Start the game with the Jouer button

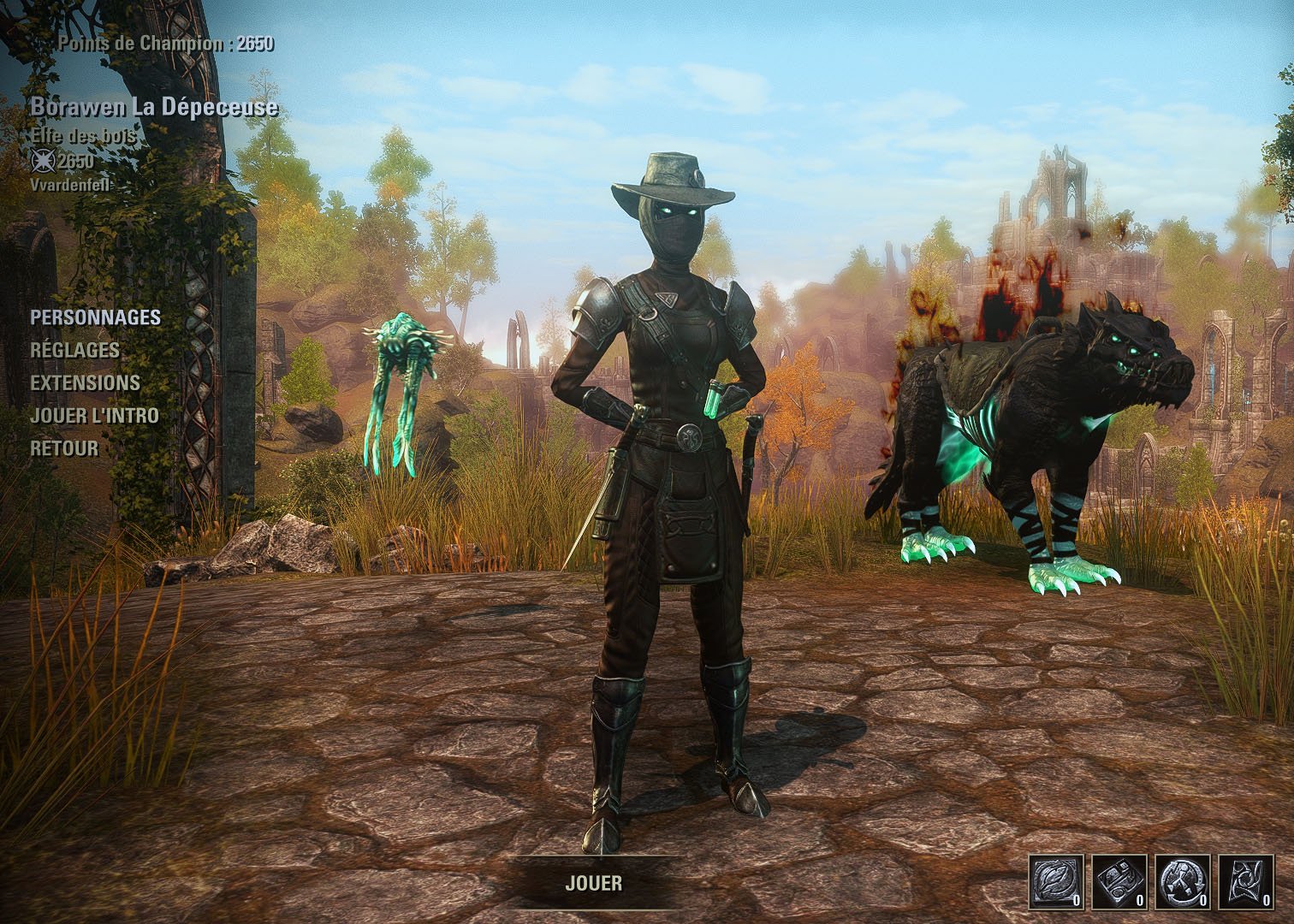click(x=593, y=883)
